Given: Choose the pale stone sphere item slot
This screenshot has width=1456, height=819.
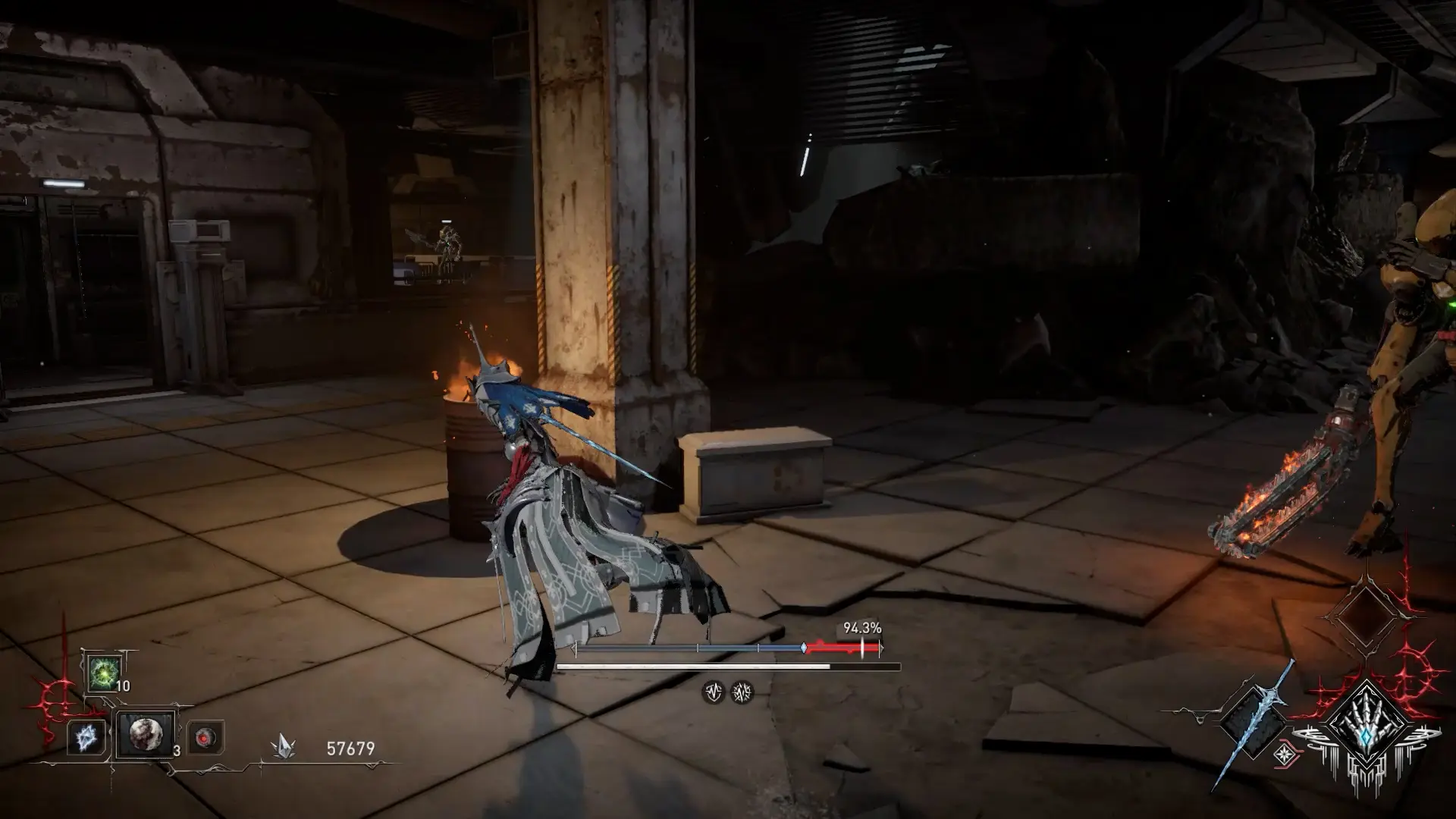Looking at the screenshot, I should [144, 733].
